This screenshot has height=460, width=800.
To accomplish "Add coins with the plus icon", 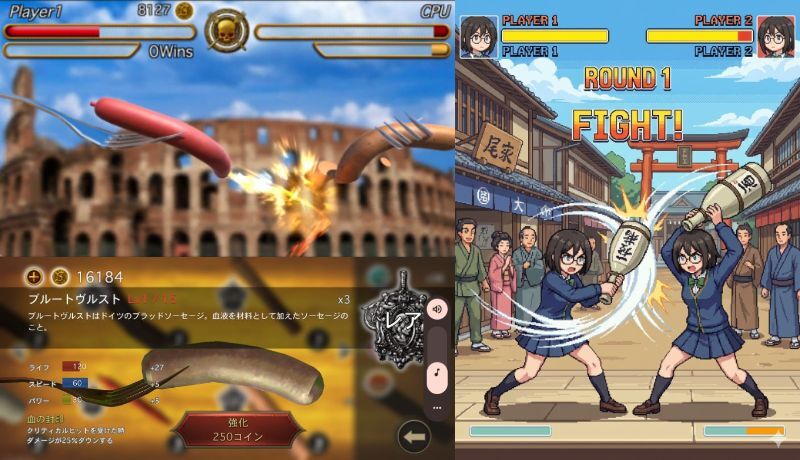I will 34,276.
